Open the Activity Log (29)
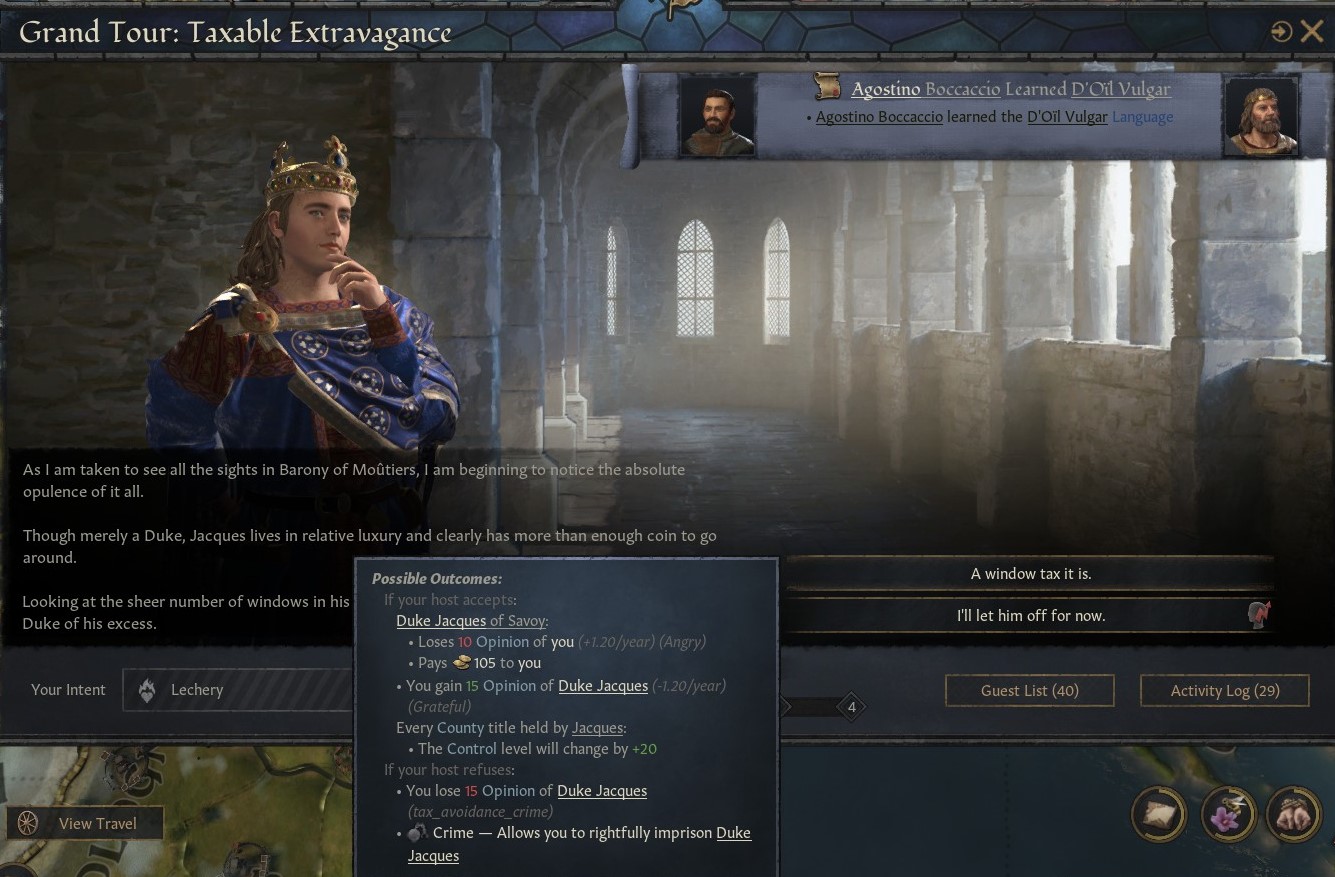The width and height of the screenshot is (1335, 877). [x=1224, y=689]
